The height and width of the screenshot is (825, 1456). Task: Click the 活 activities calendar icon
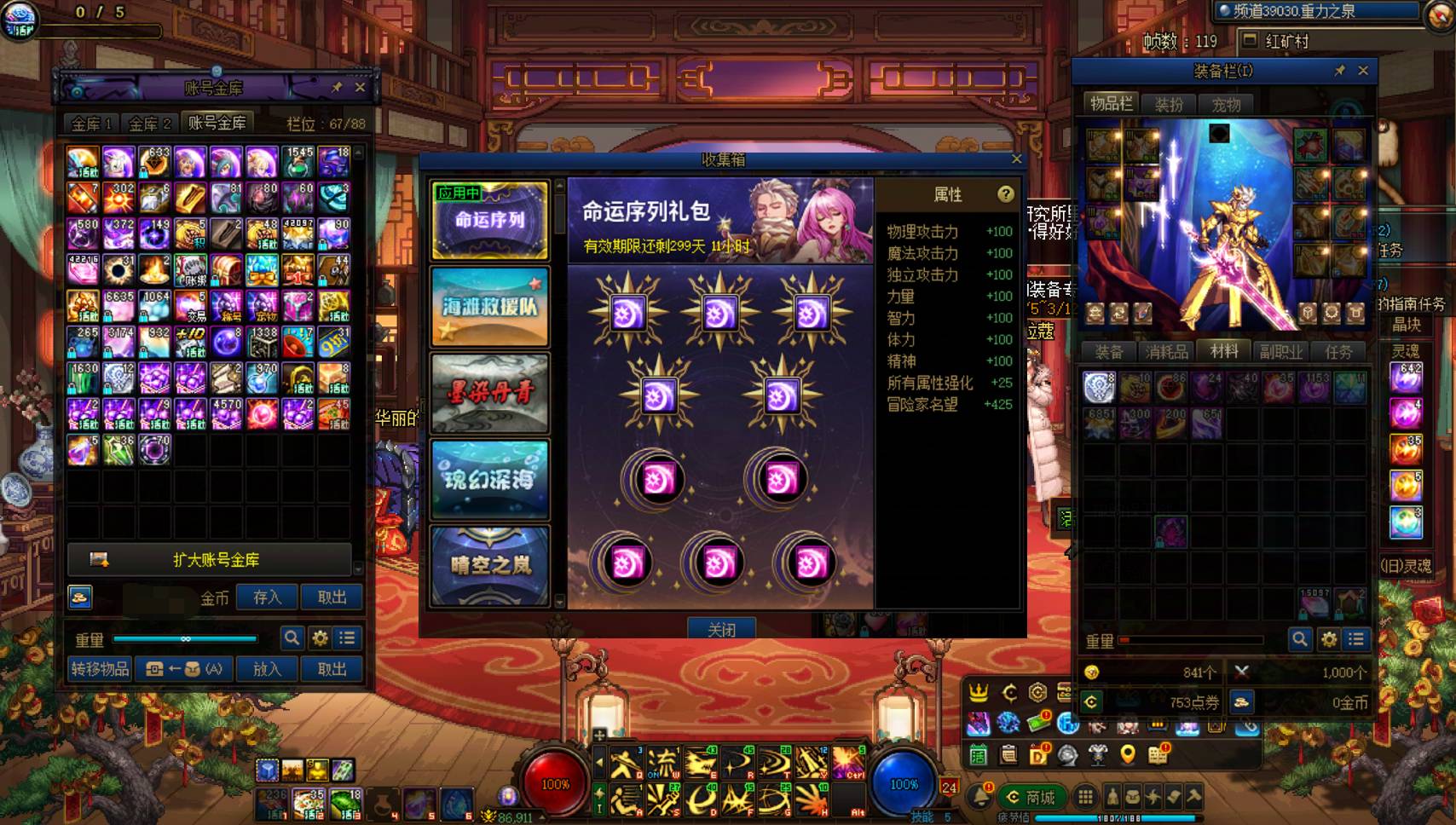click(x=978, y=756)
